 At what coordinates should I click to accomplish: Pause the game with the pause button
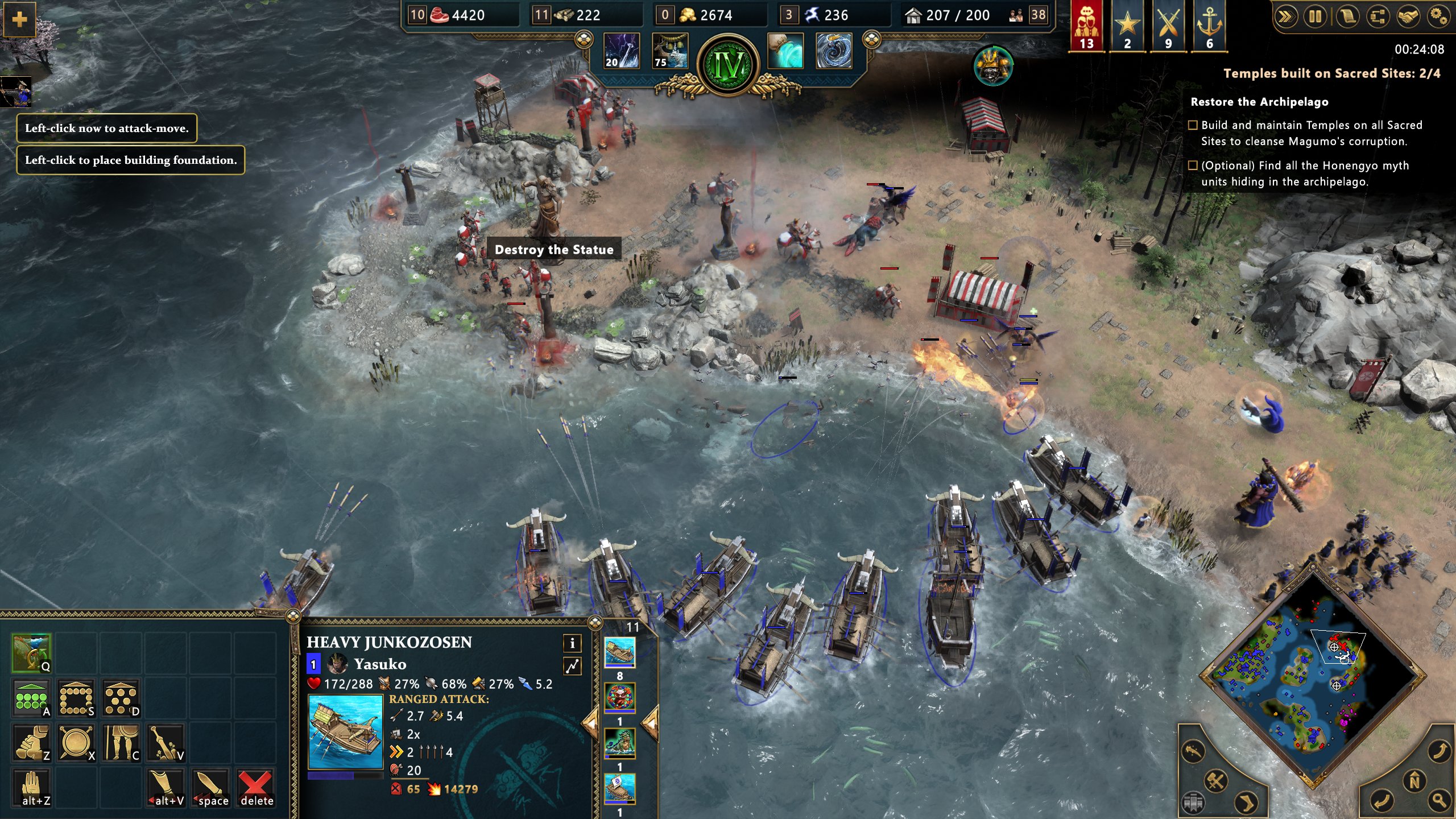point(1316,17)
